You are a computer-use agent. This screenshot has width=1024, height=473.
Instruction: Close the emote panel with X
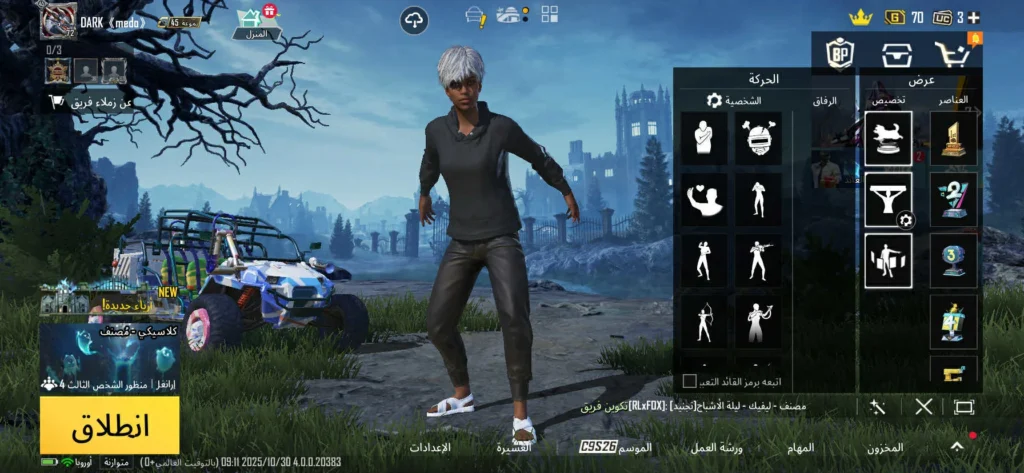(924, 406)
